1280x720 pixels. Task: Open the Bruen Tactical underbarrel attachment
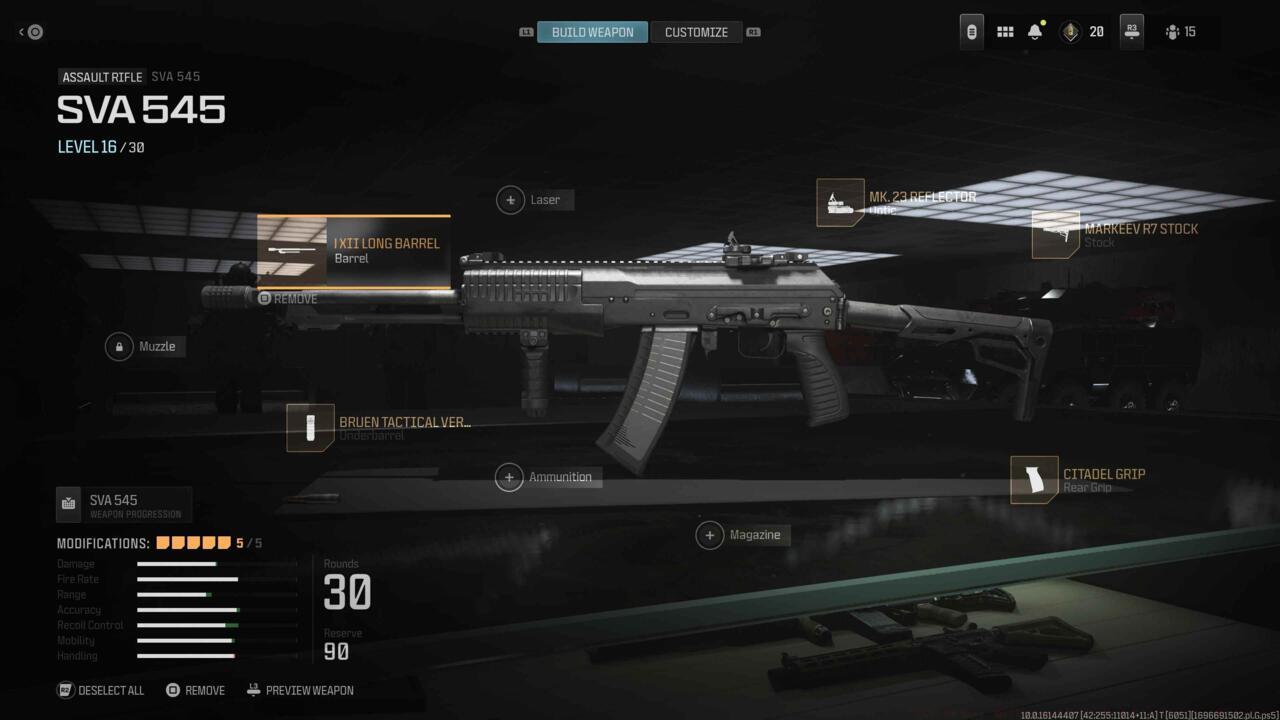pos(310,428)
